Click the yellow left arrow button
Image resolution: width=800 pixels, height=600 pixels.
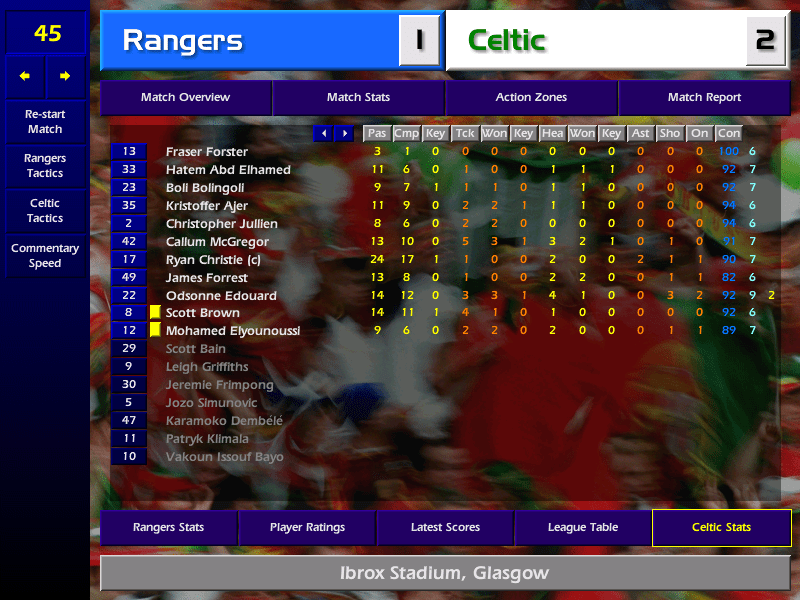click(25, 76)
